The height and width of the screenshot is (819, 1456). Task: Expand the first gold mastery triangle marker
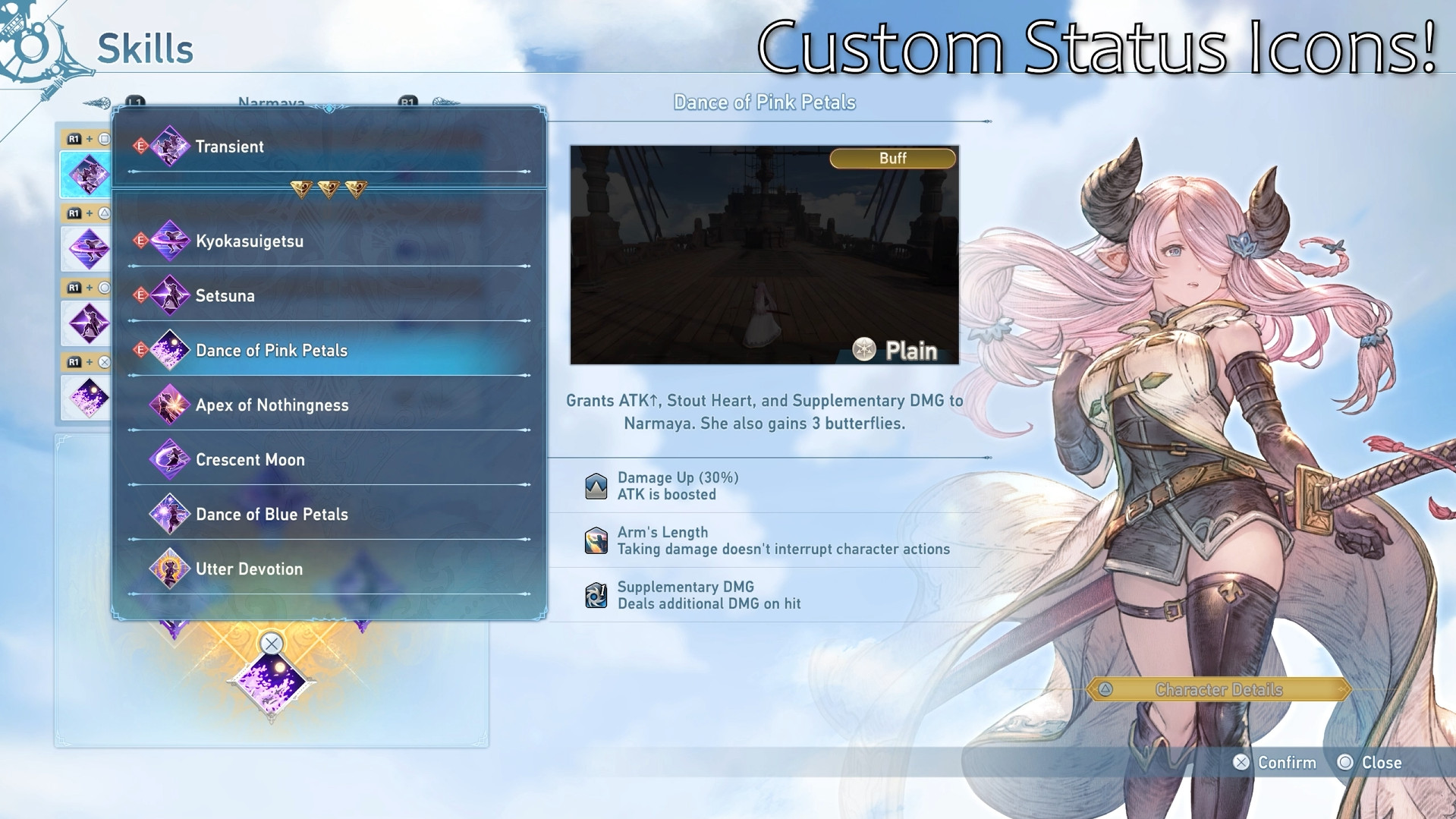pyautogui.click(x=301, y=188)
